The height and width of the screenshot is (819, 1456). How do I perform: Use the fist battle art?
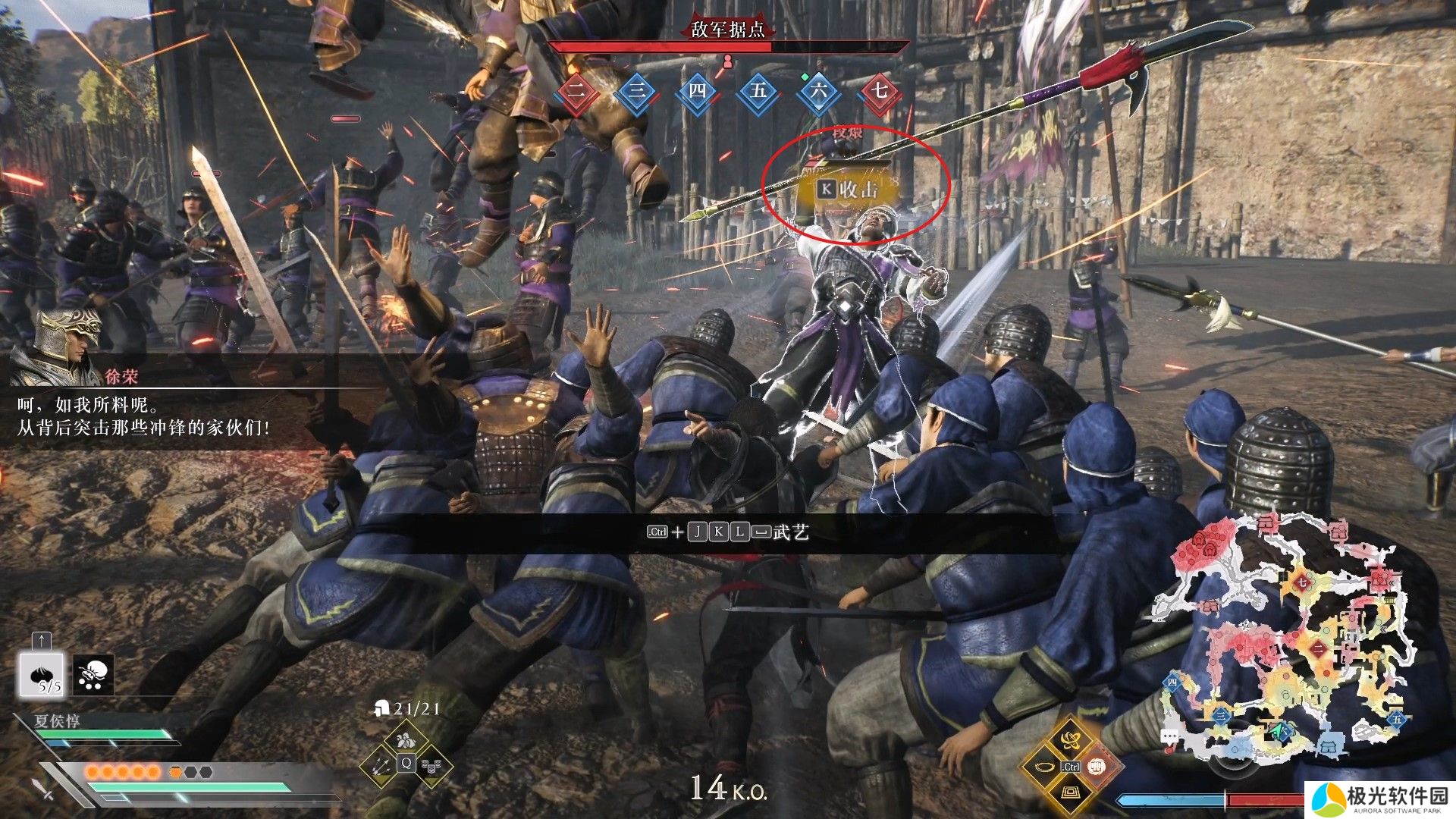click(1097, 767)
